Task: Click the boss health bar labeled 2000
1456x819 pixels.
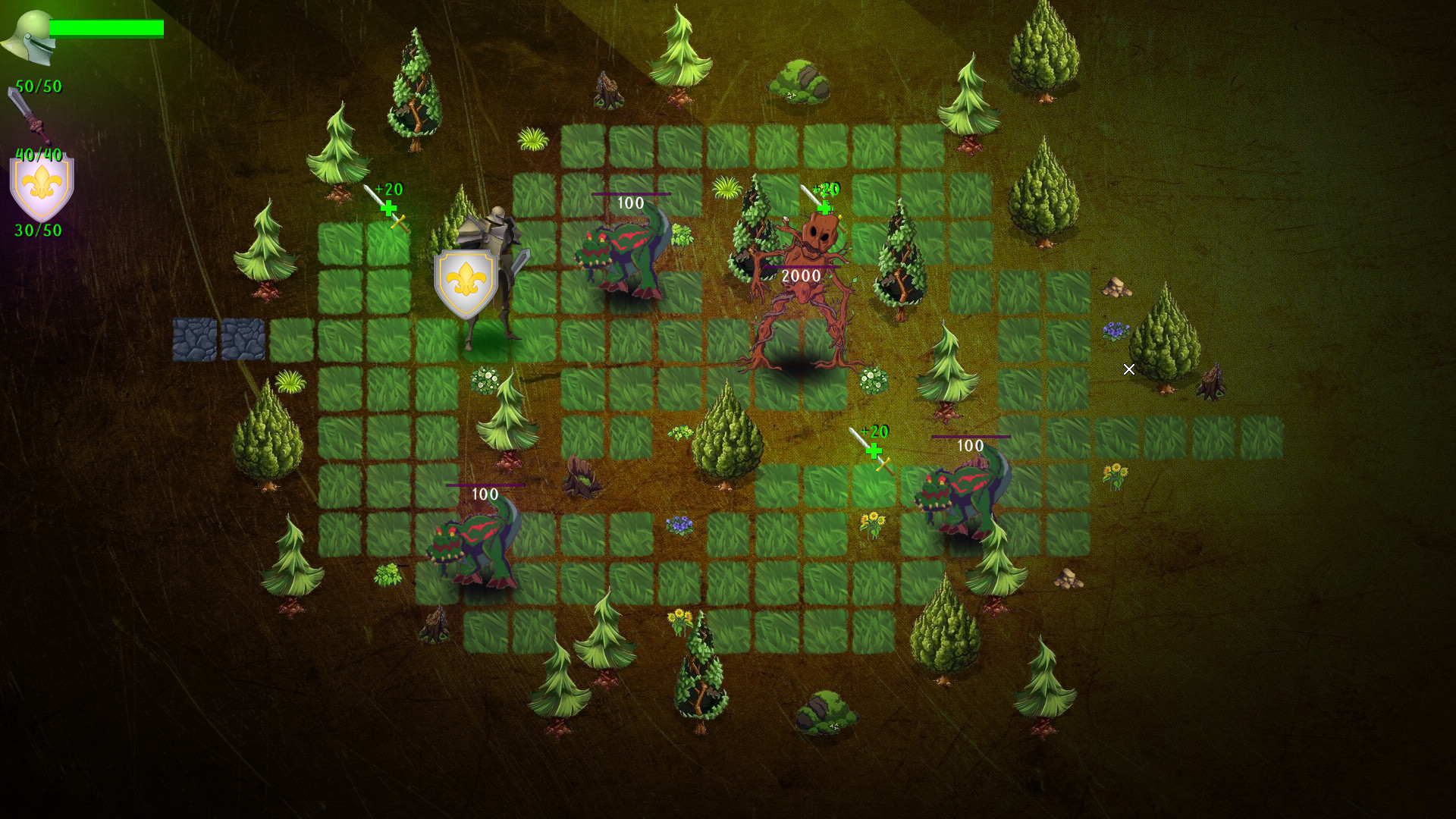Action: pos(802,268)
